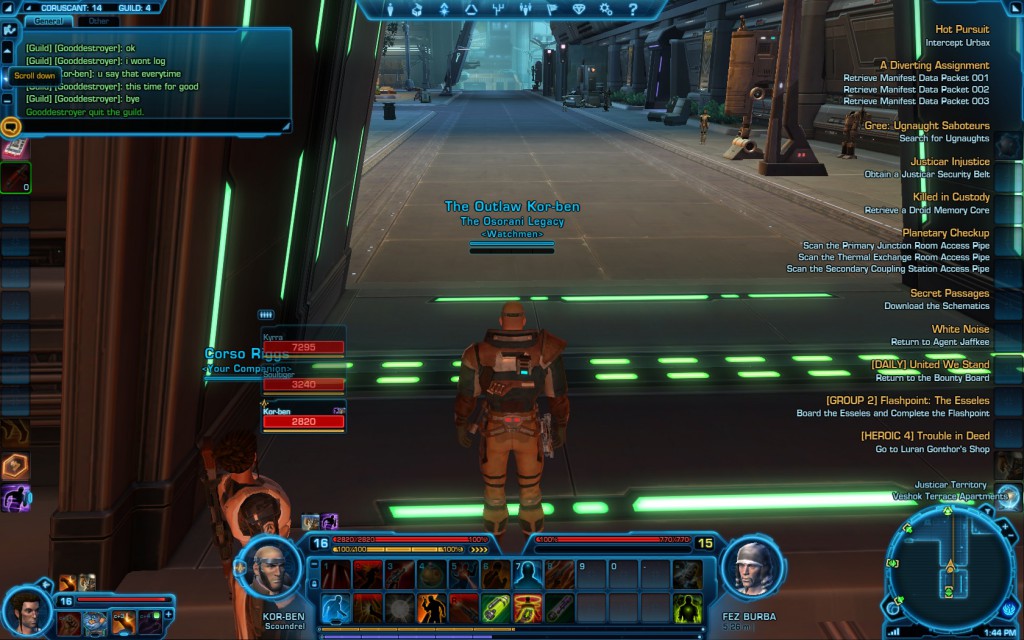Viewport: 1024px width, 640px height.
Task: Open the preferences gear icon
Action: click(605, 10)
